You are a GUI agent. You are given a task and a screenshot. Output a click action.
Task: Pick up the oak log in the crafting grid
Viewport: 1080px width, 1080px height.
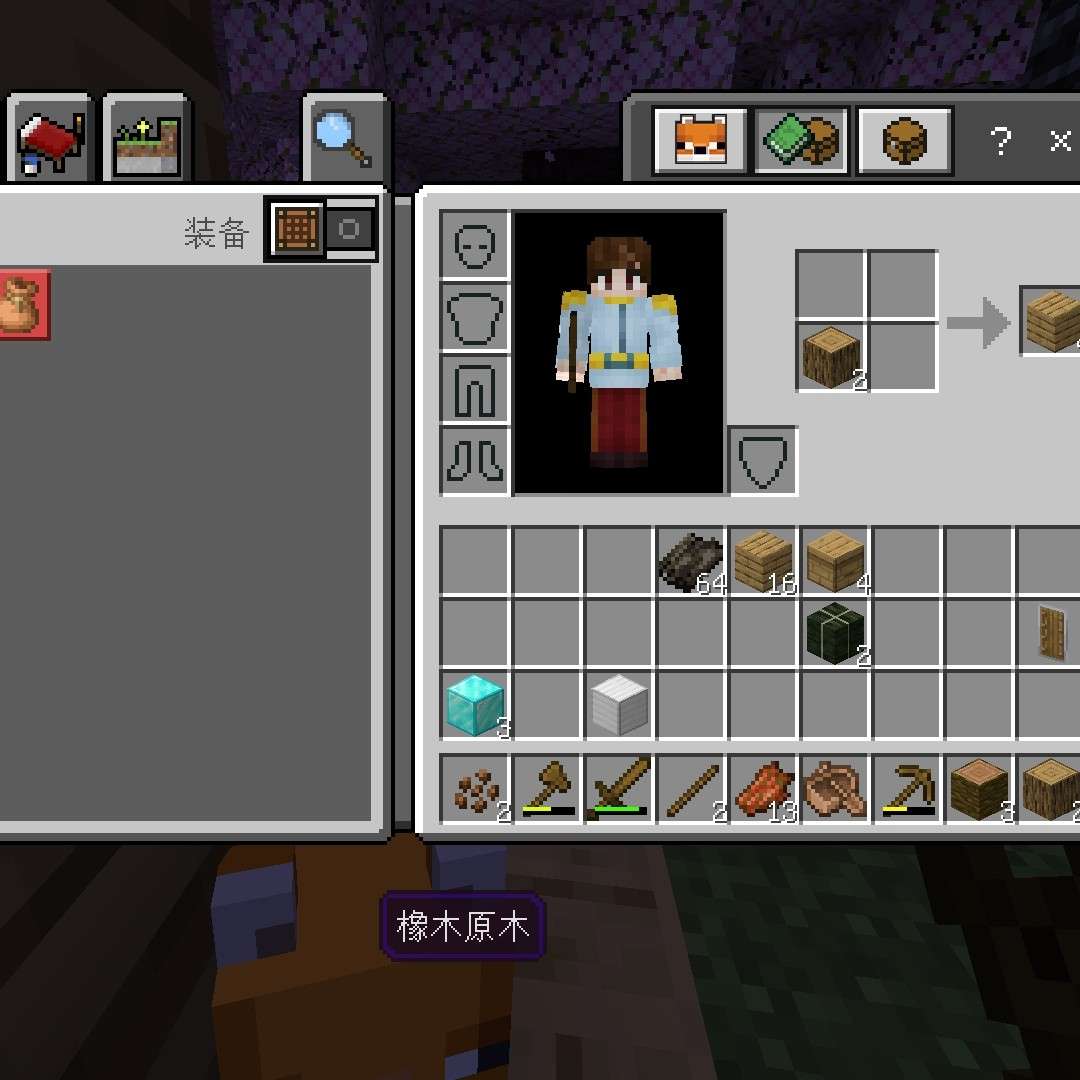click(x=831, y=357)
